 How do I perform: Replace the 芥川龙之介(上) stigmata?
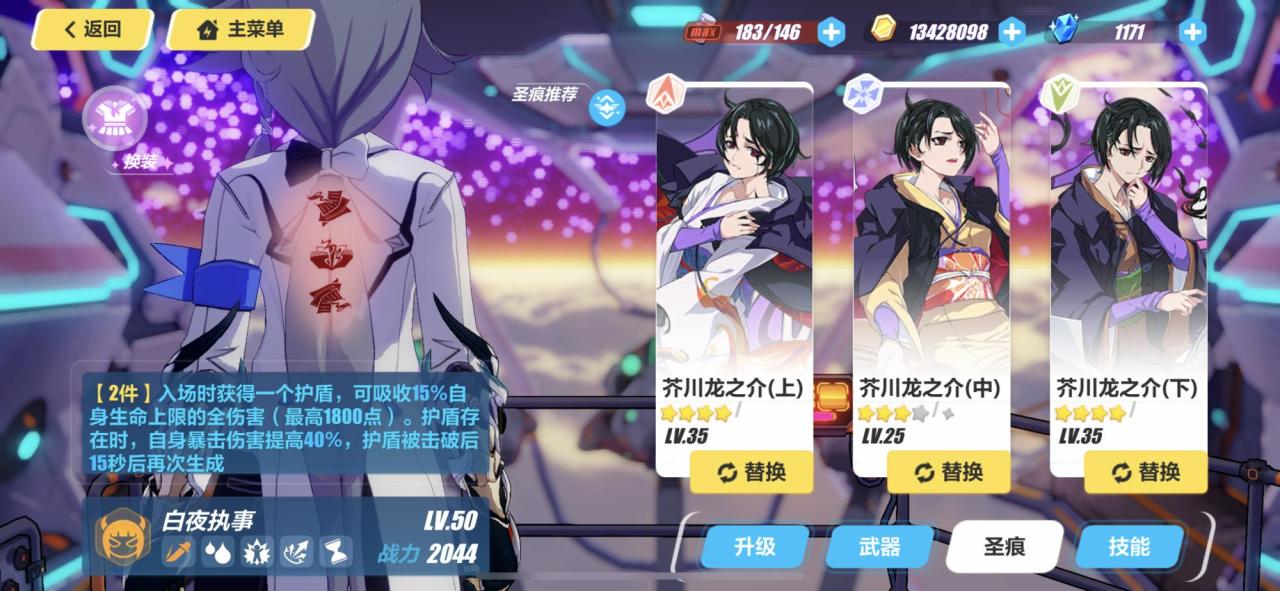click(x=751, y=472)
